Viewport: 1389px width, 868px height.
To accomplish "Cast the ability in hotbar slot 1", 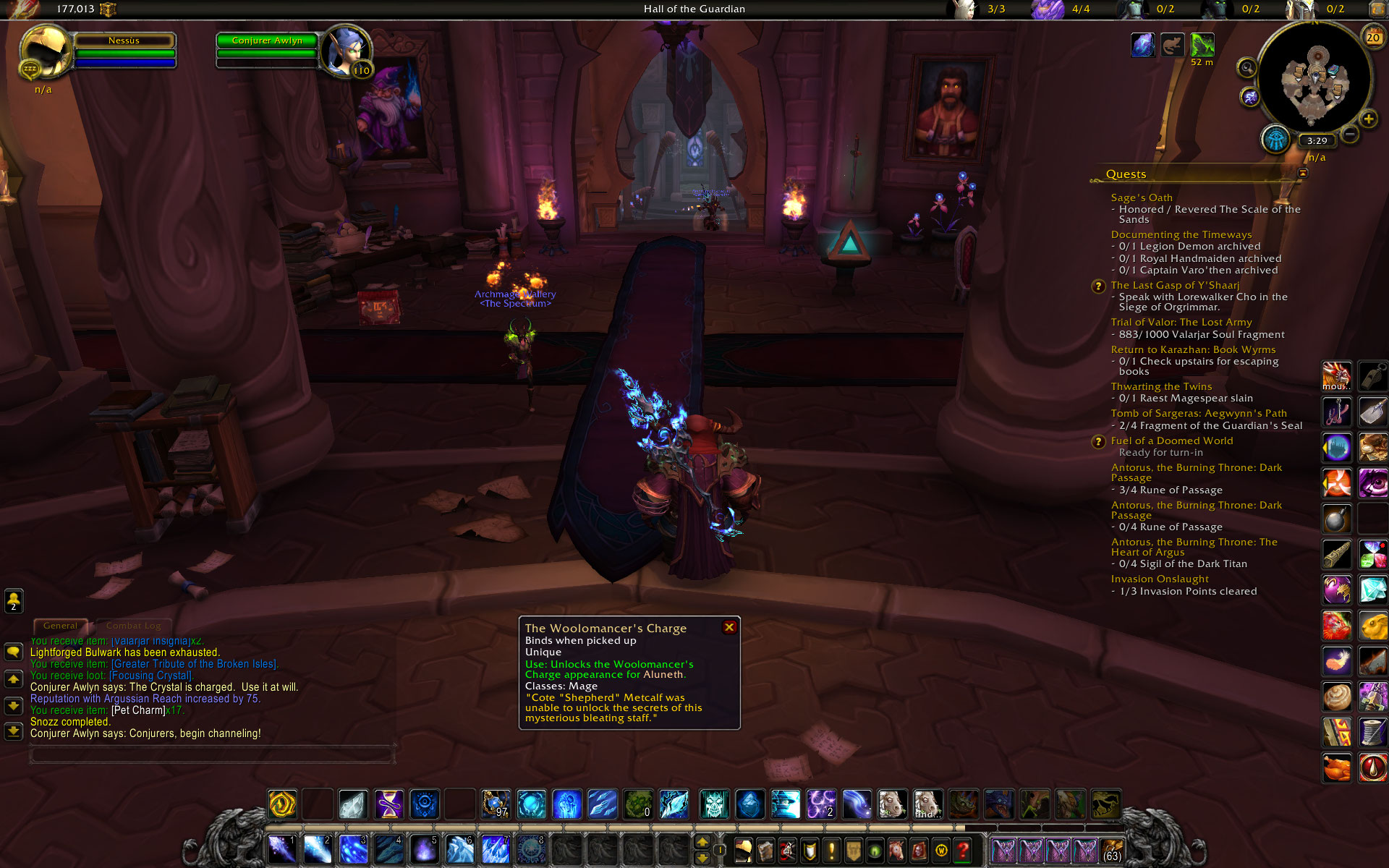I will tap(281, 849).
